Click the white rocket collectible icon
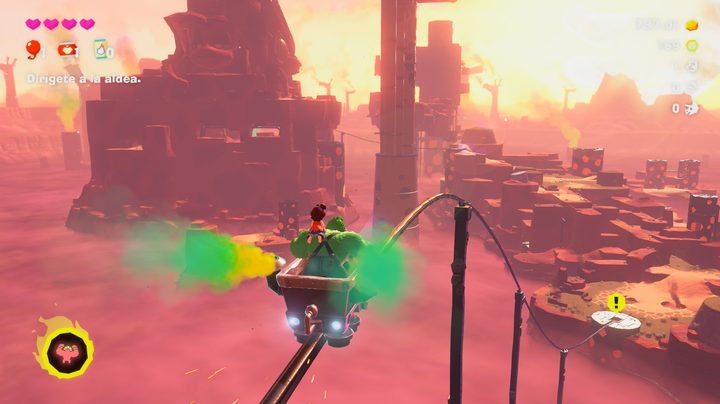The height and width of the screenshot is (404, 720). [691, 108]
